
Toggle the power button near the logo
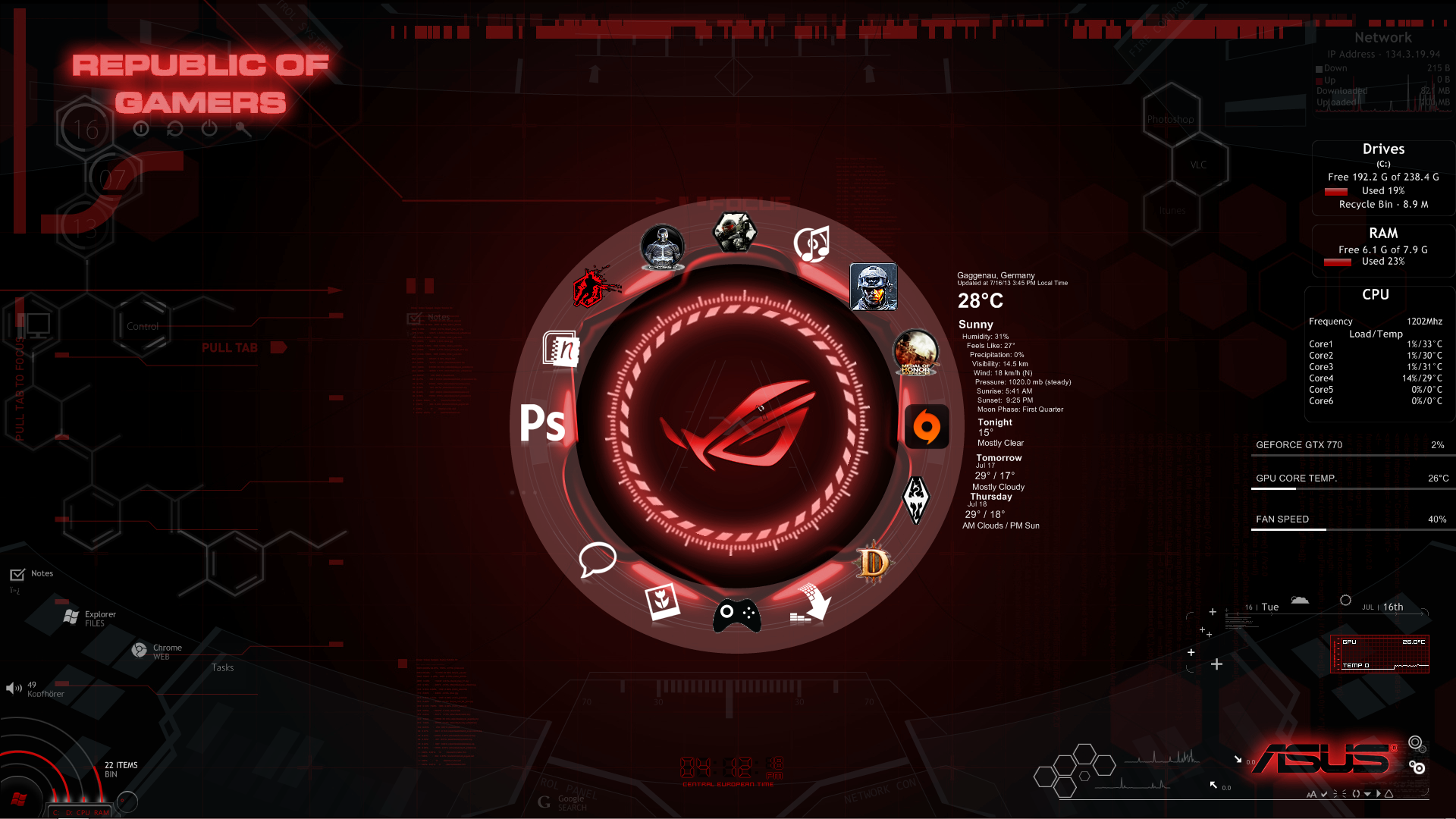209,129
